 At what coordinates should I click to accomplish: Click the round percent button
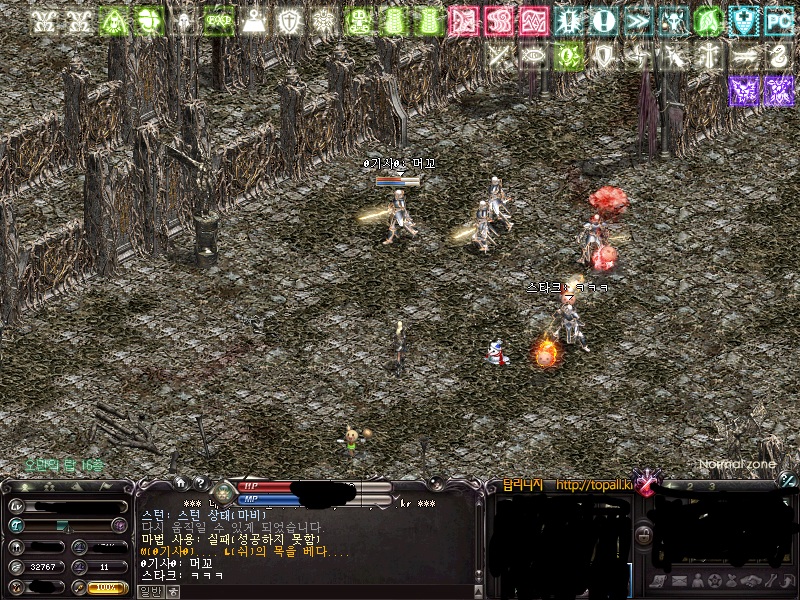click(x=788, y=480)
